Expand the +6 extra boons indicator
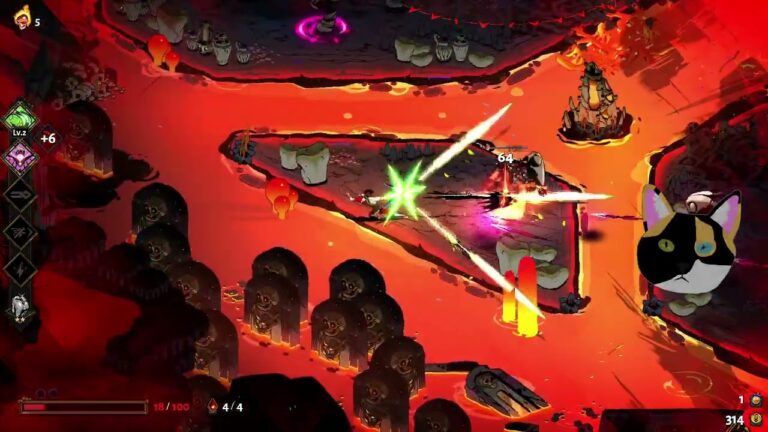 coord(48,139)
